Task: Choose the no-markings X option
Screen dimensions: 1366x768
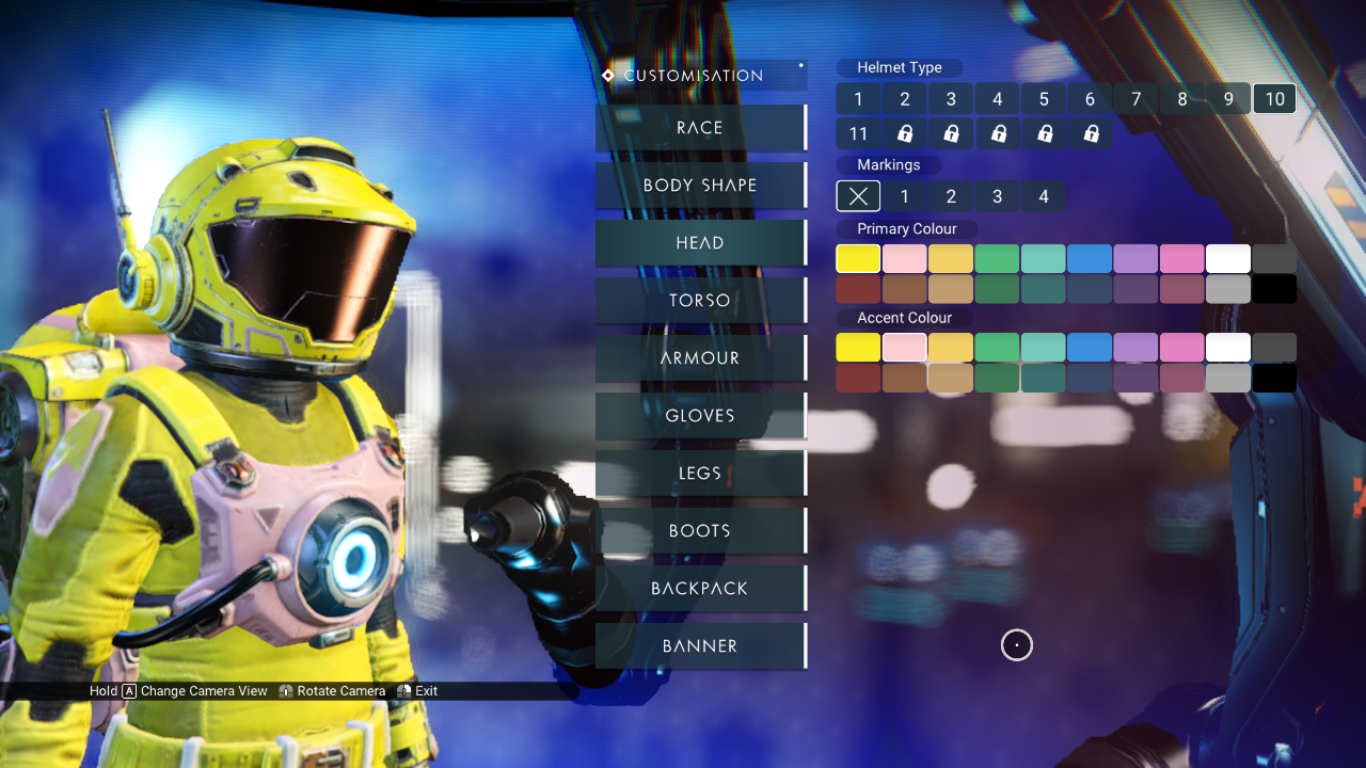Action: (x=858, y=196)
